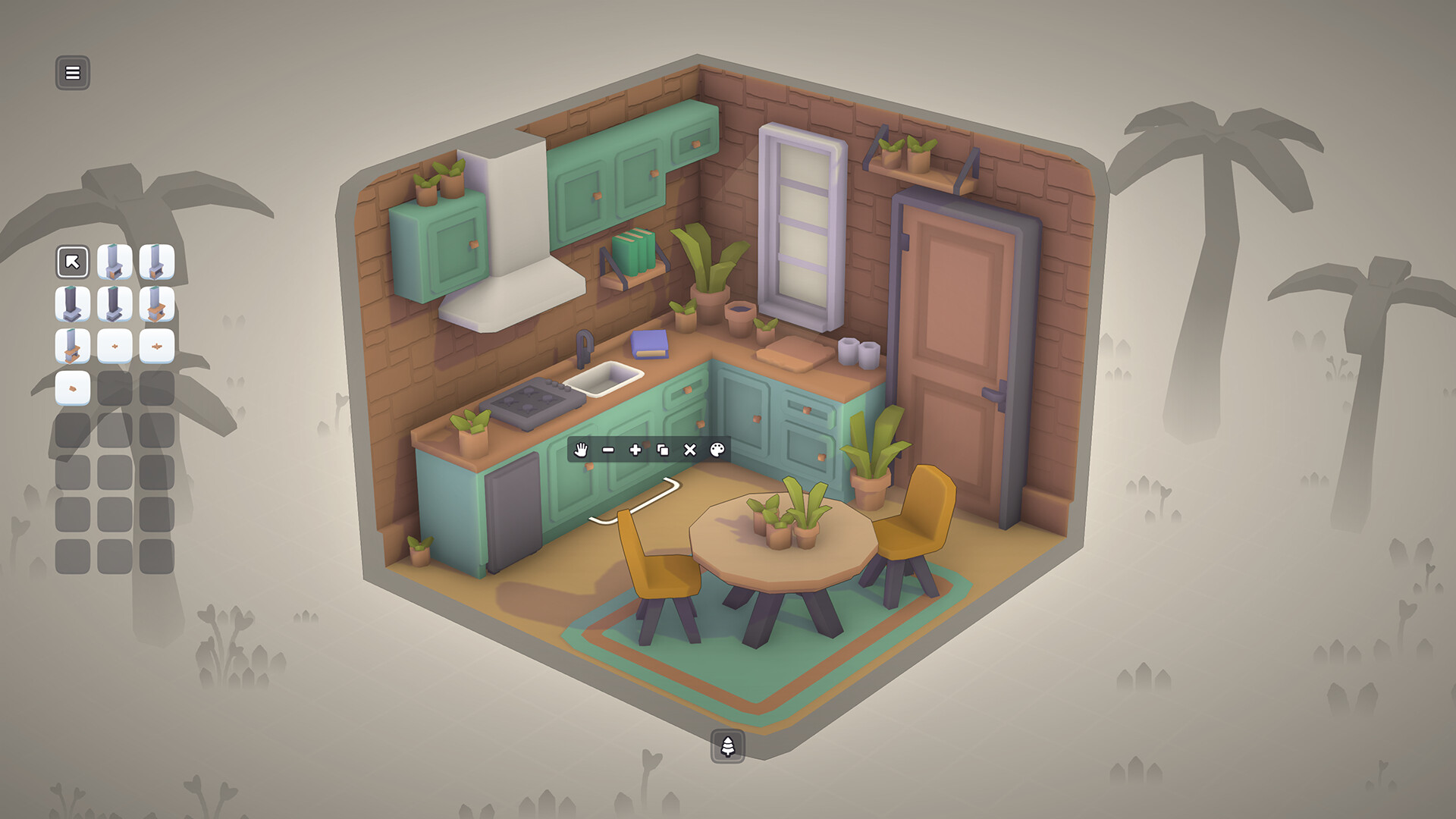Screen dimensions: 1456x819
Task: Select the dark chimney with double base
Action: (73, 305)
